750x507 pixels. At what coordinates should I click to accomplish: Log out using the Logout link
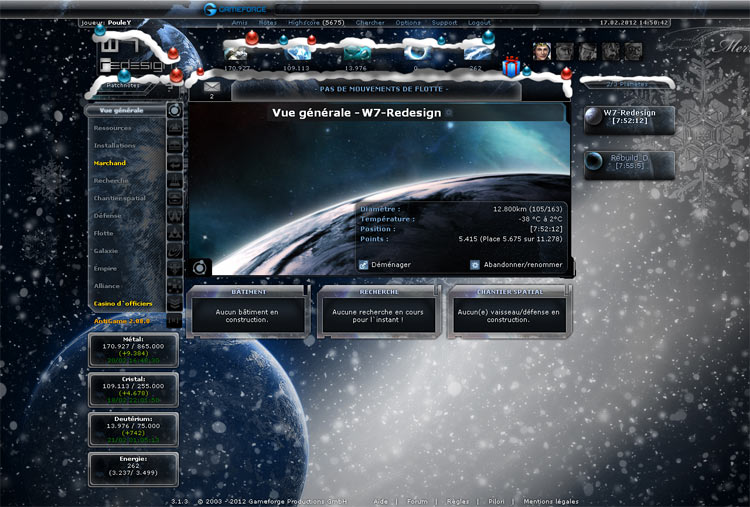click(x=479, y=21)
